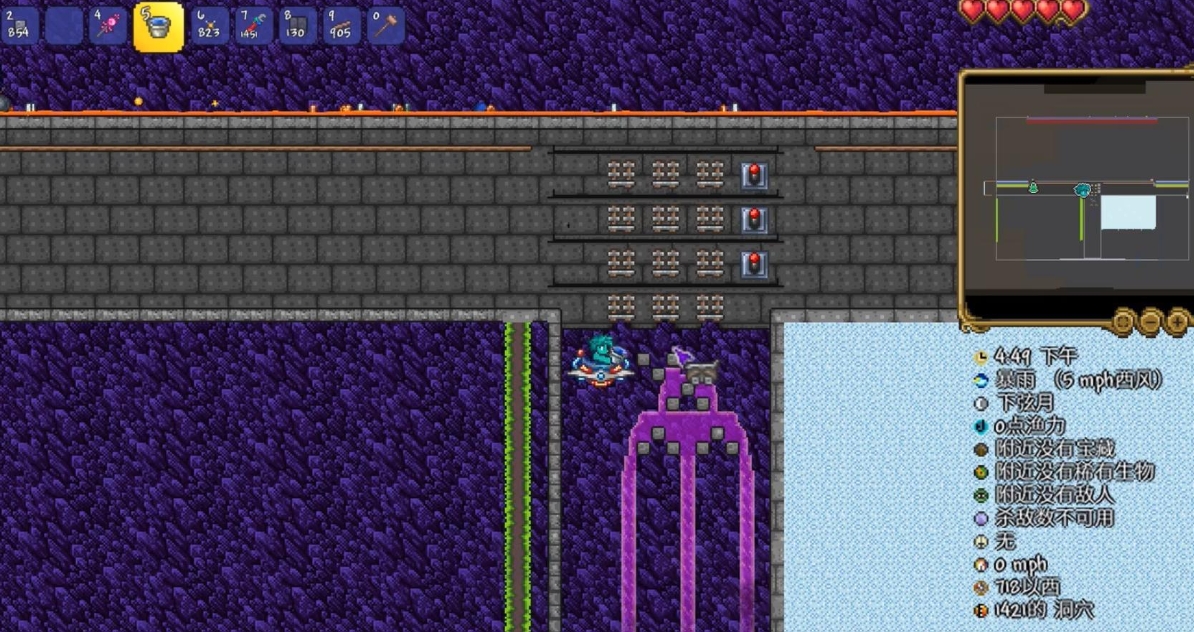Select the hotbar item stack of 823
This screenshot has width=1194, height=632.
click(208, 26)
